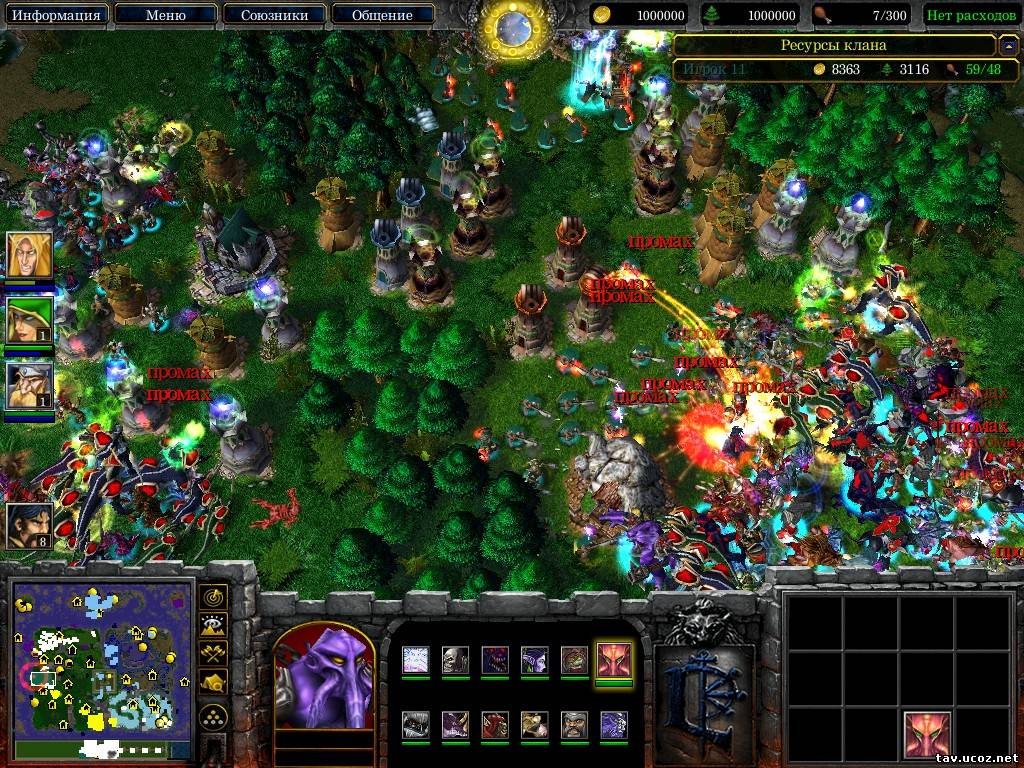Open the Союзники allies menu
The width and height of the screenshot is (1024, 768).
(273, 15)
